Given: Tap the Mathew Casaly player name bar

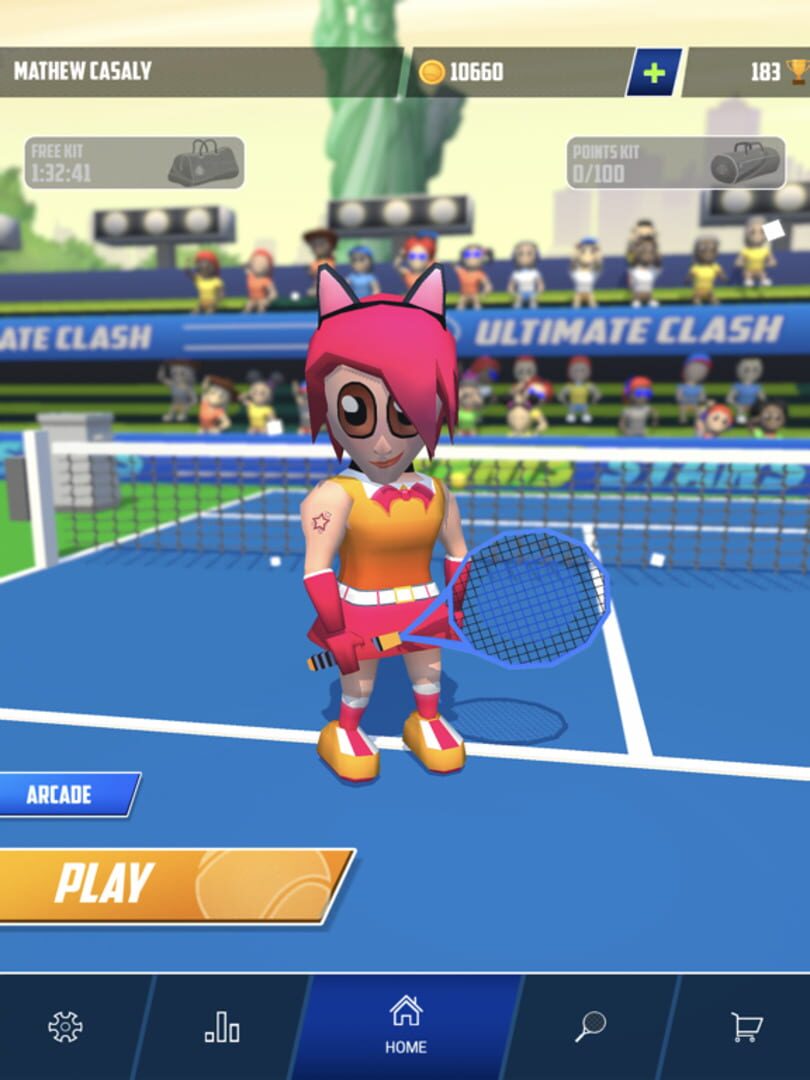Looking at the screenshot, I should tap(200, 72).
